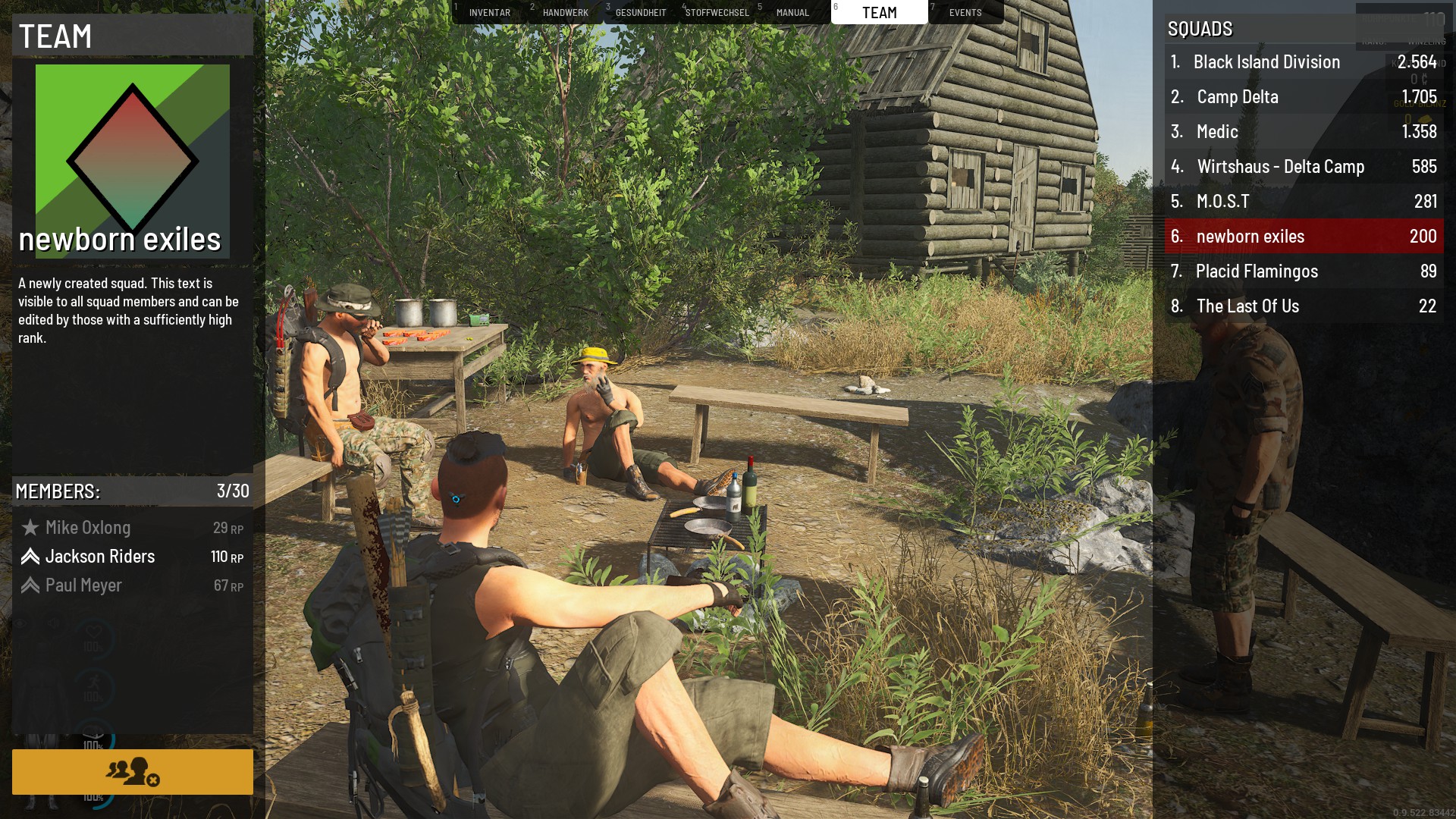Show the Stoffwechsel tab
The image size is (1456, 819).
(717, 12)
